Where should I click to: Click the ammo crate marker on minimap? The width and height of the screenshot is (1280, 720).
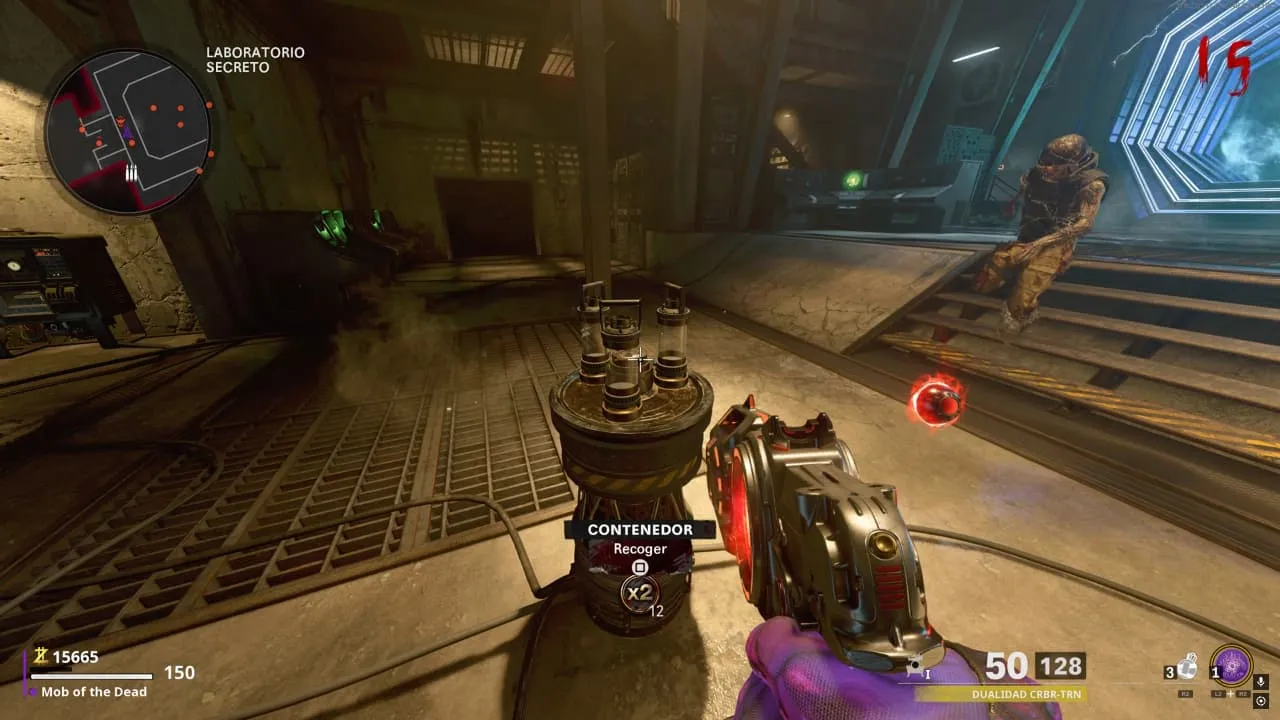coord(131,173)
